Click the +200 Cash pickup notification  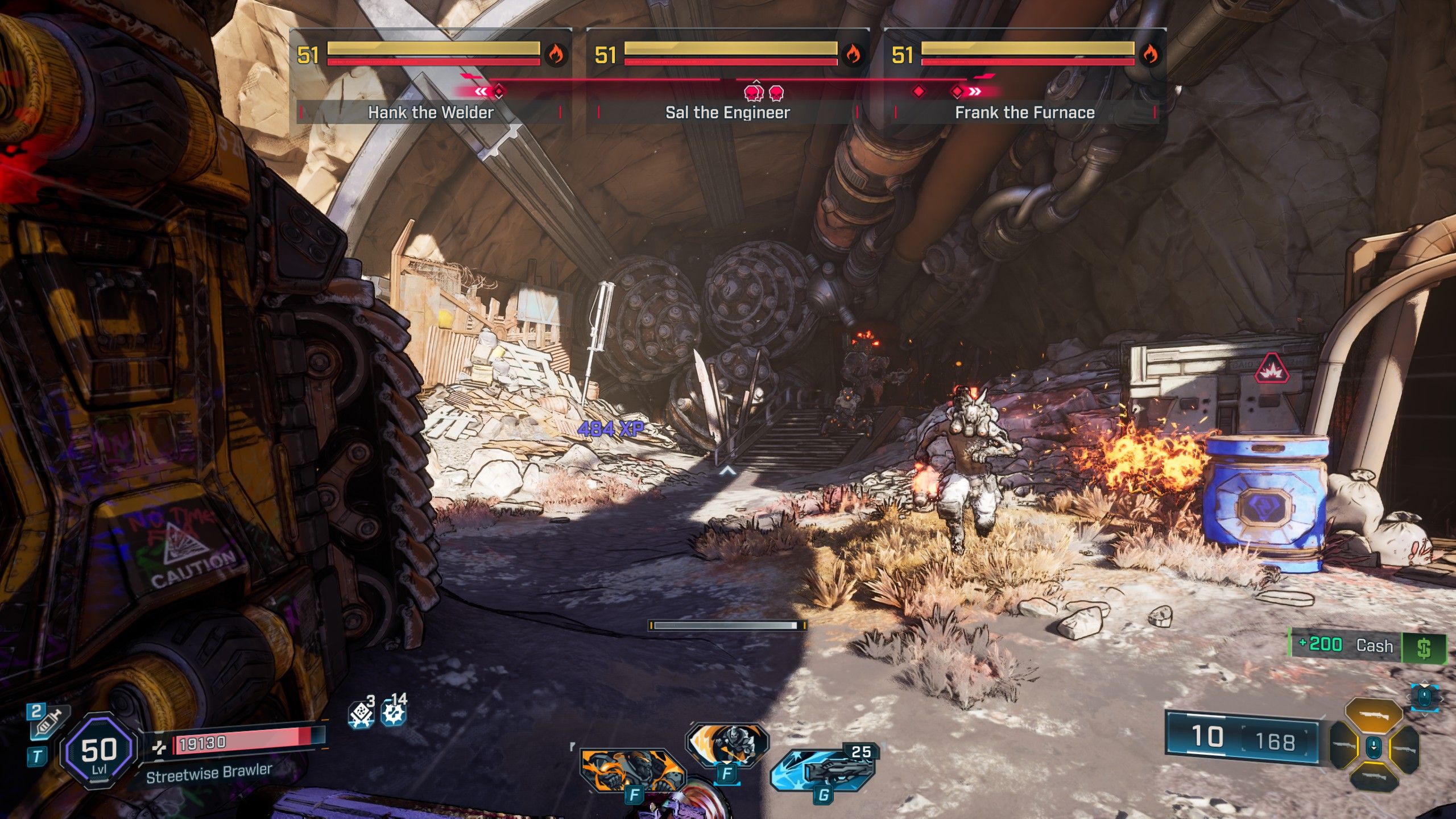point(1367,646)
